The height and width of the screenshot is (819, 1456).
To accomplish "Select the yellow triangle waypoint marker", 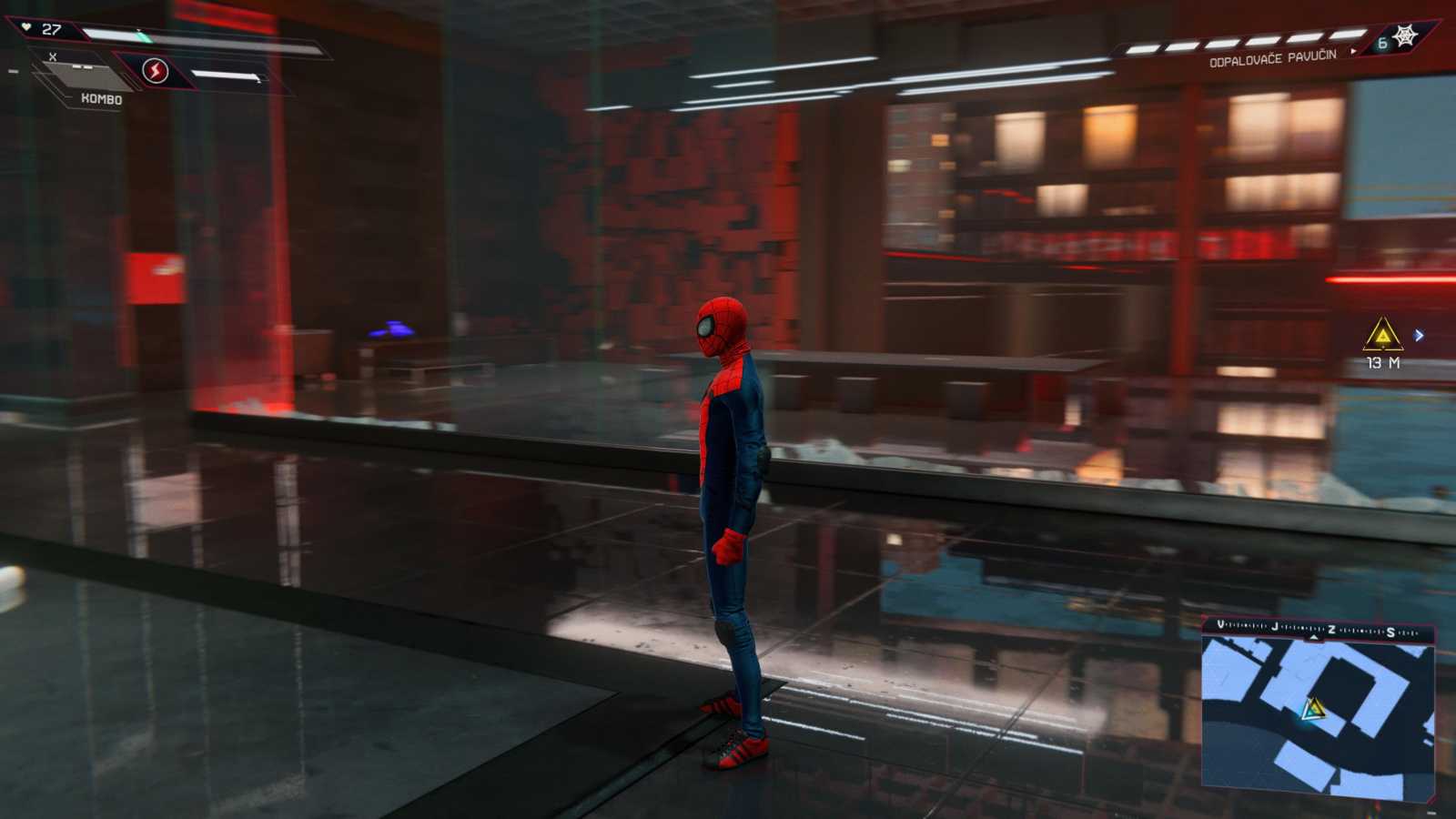I will (x=1381, y=336).
